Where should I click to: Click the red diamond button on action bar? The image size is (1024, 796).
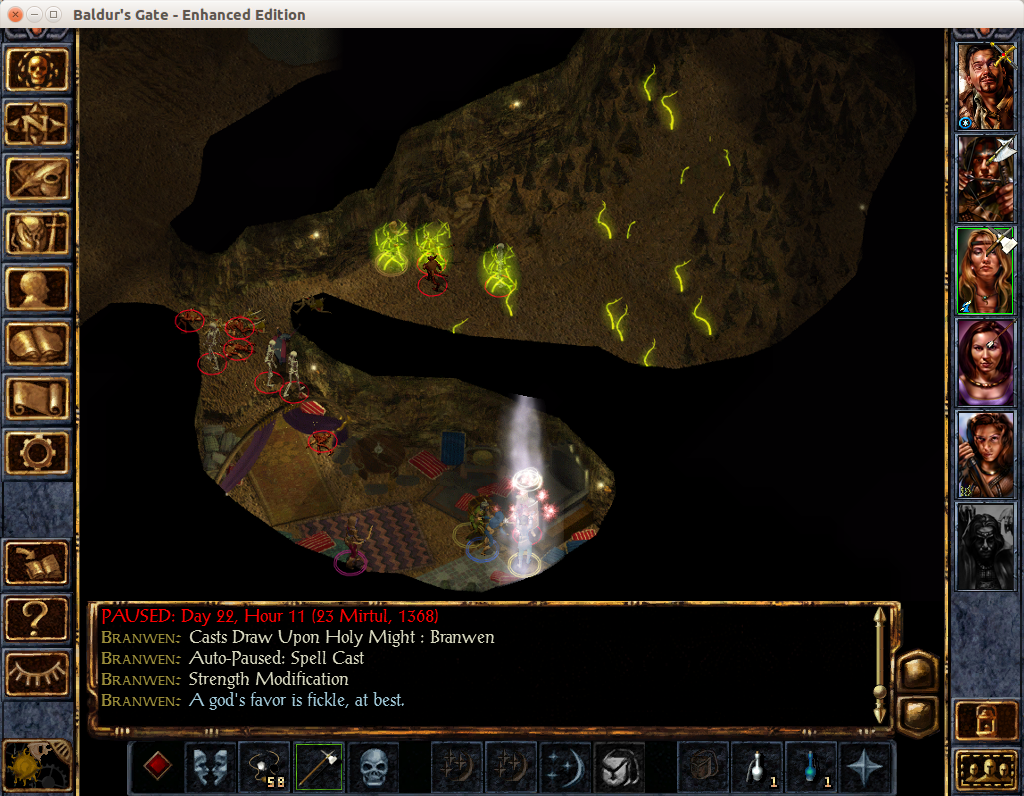pos(156,767)
